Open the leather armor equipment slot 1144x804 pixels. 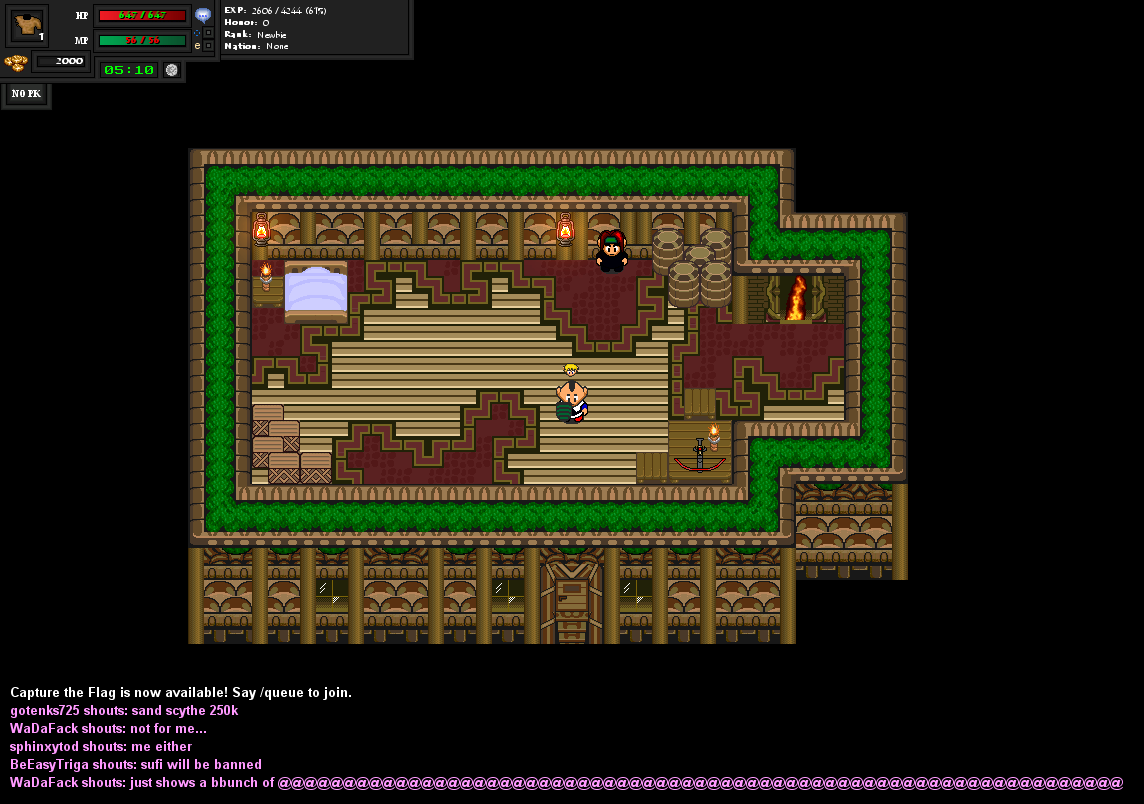pos(27,25)
